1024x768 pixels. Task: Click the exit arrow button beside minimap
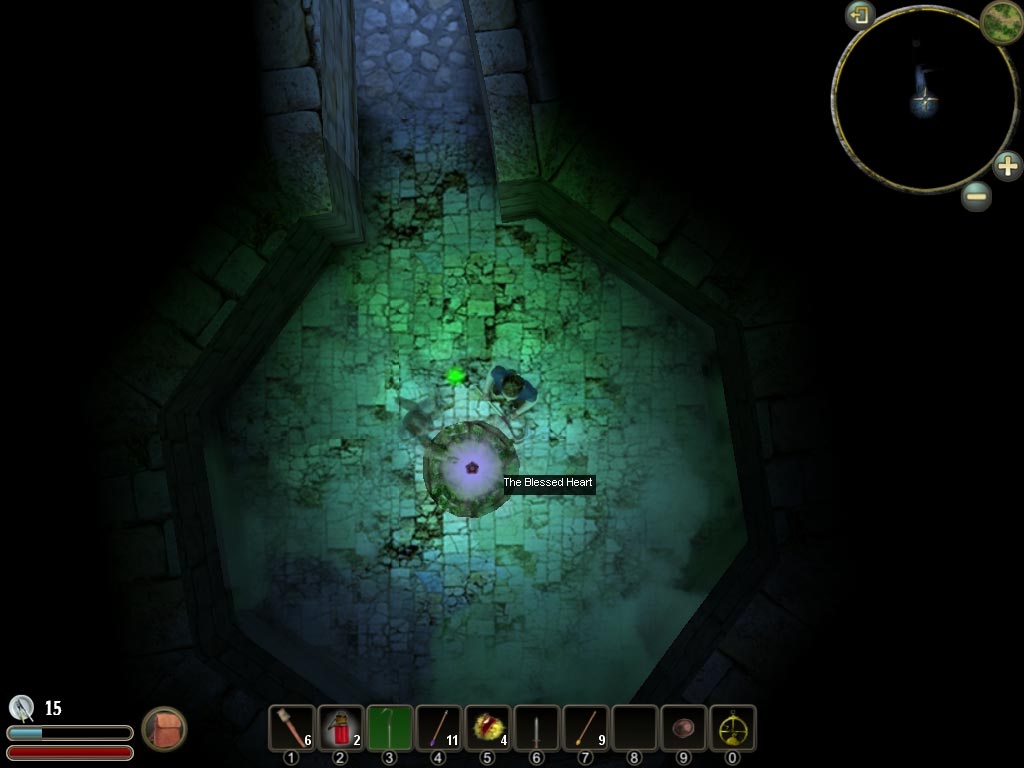click(860, 15)
